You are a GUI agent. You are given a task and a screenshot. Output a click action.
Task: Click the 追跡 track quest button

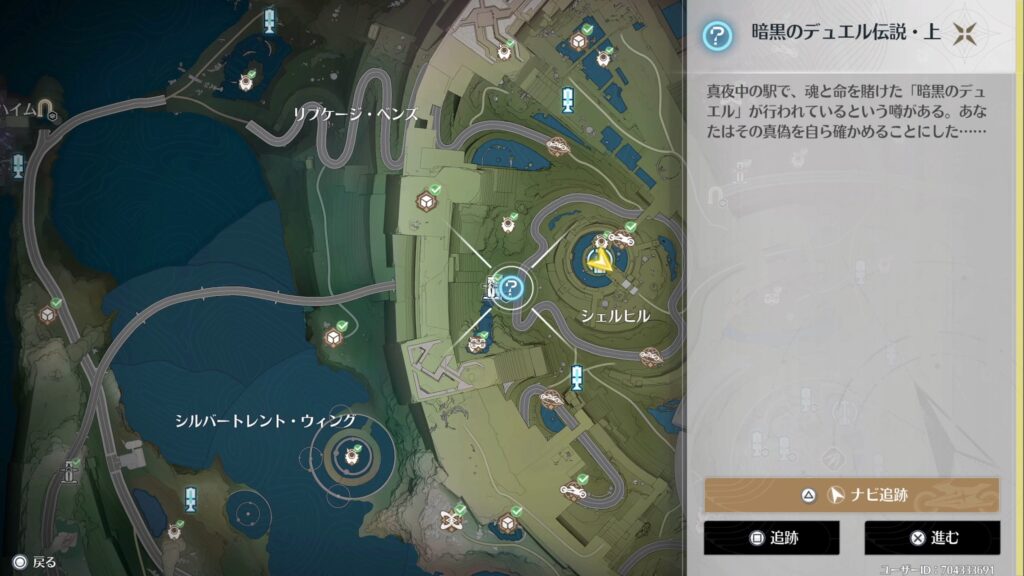pyautogui.click(x=770, y=538)
